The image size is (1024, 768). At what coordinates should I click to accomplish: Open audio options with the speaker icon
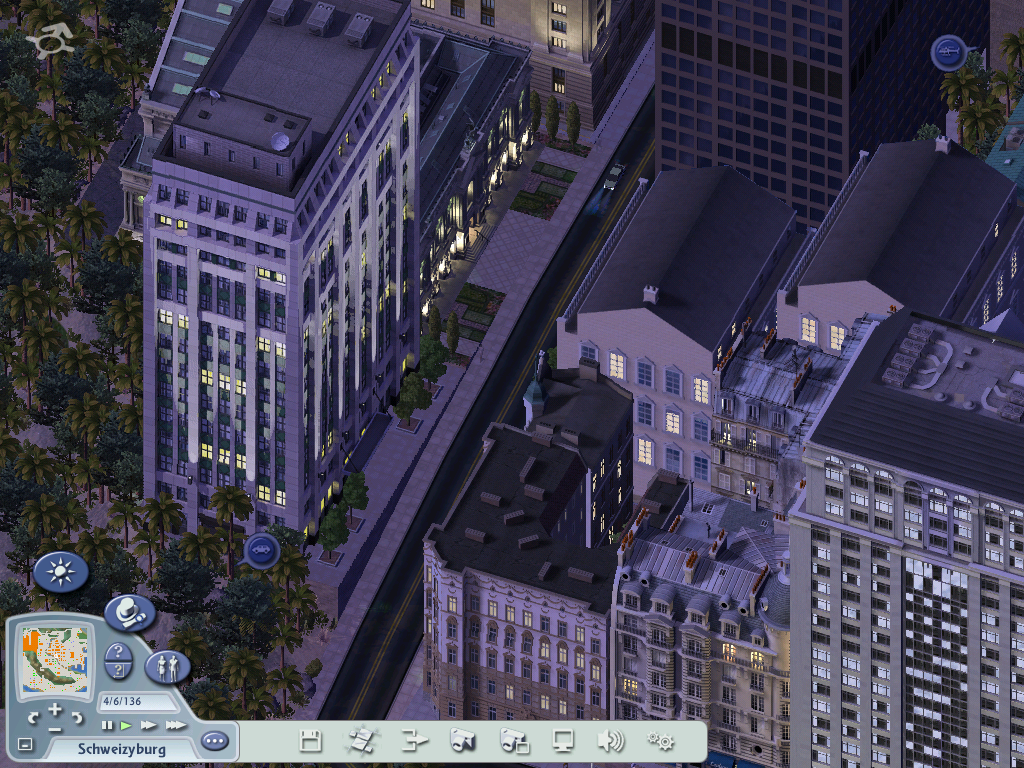[x=610, y=741]
